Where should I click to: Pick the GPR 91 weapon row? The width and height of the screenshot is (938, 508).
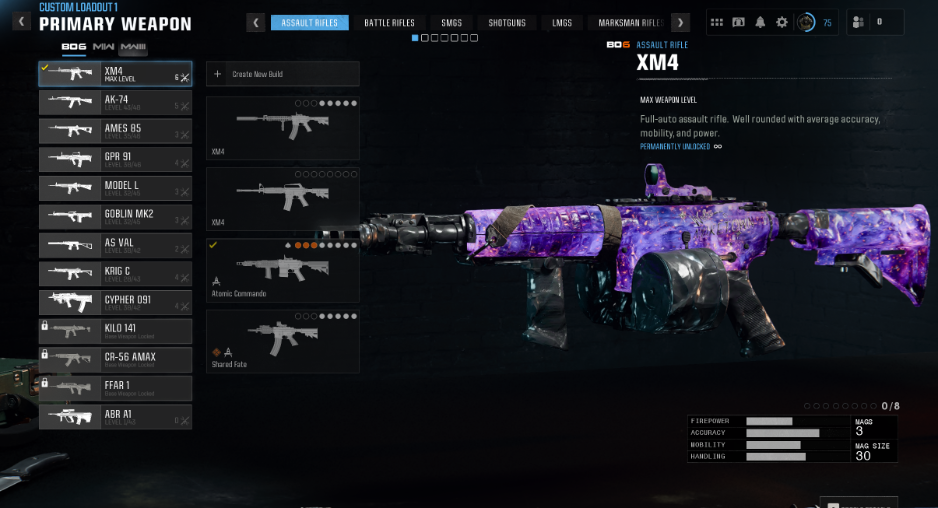(x=115, y=159)
